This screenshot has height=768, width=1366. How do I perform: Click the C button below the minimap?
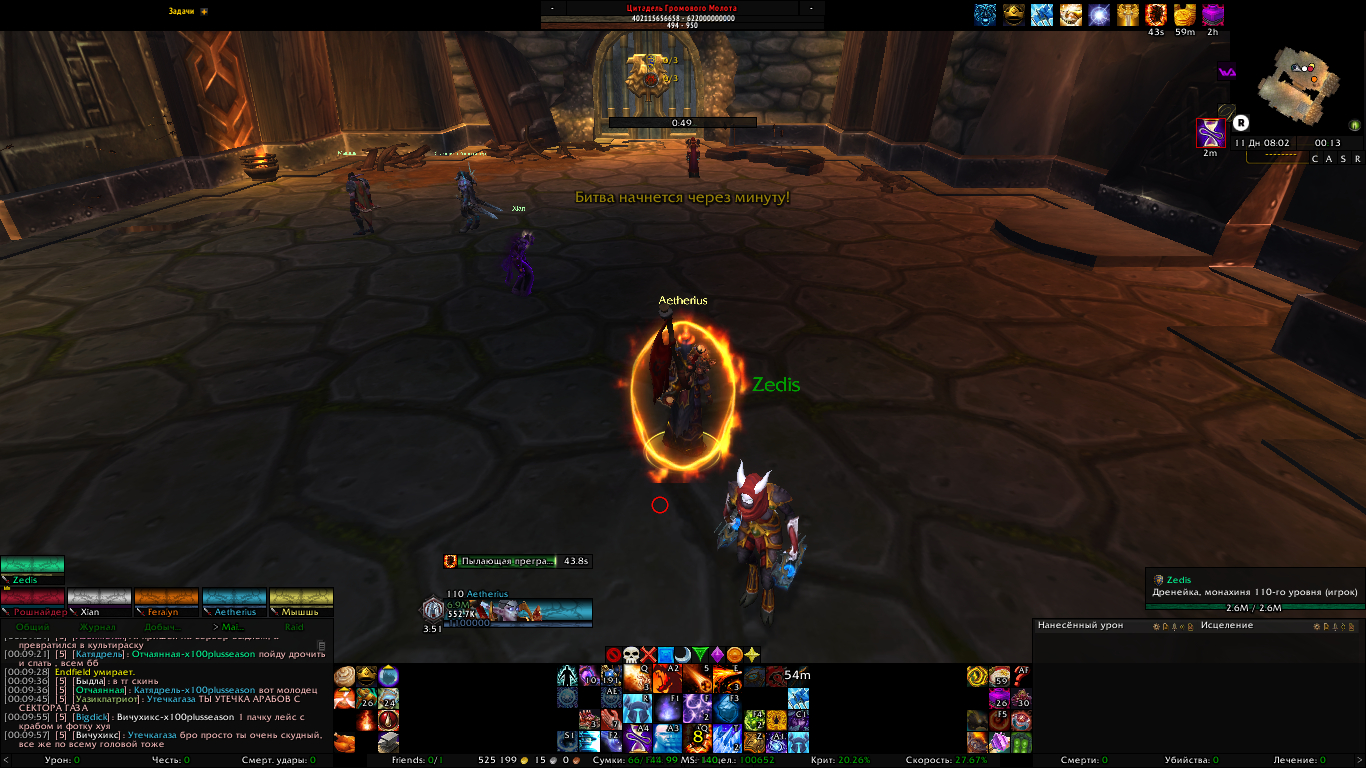click(x=1316, y=159)
